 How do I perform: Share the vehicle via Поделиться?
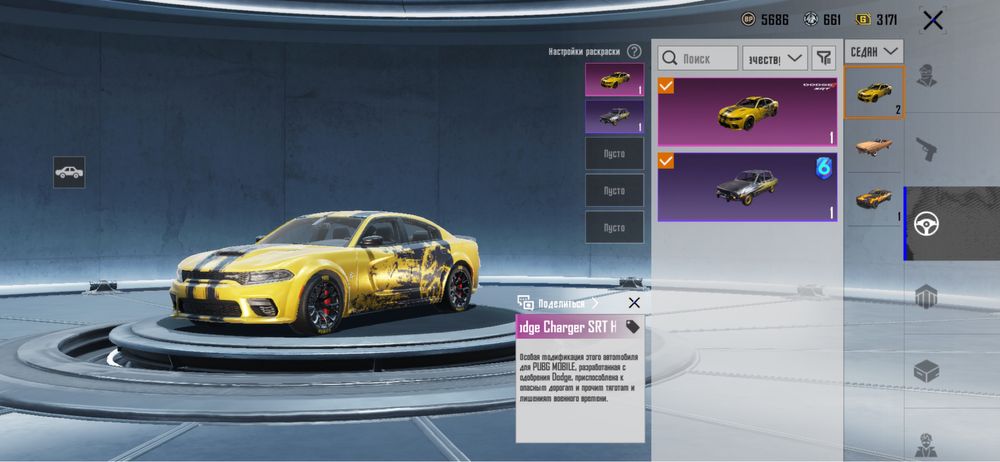pos(557,302)
